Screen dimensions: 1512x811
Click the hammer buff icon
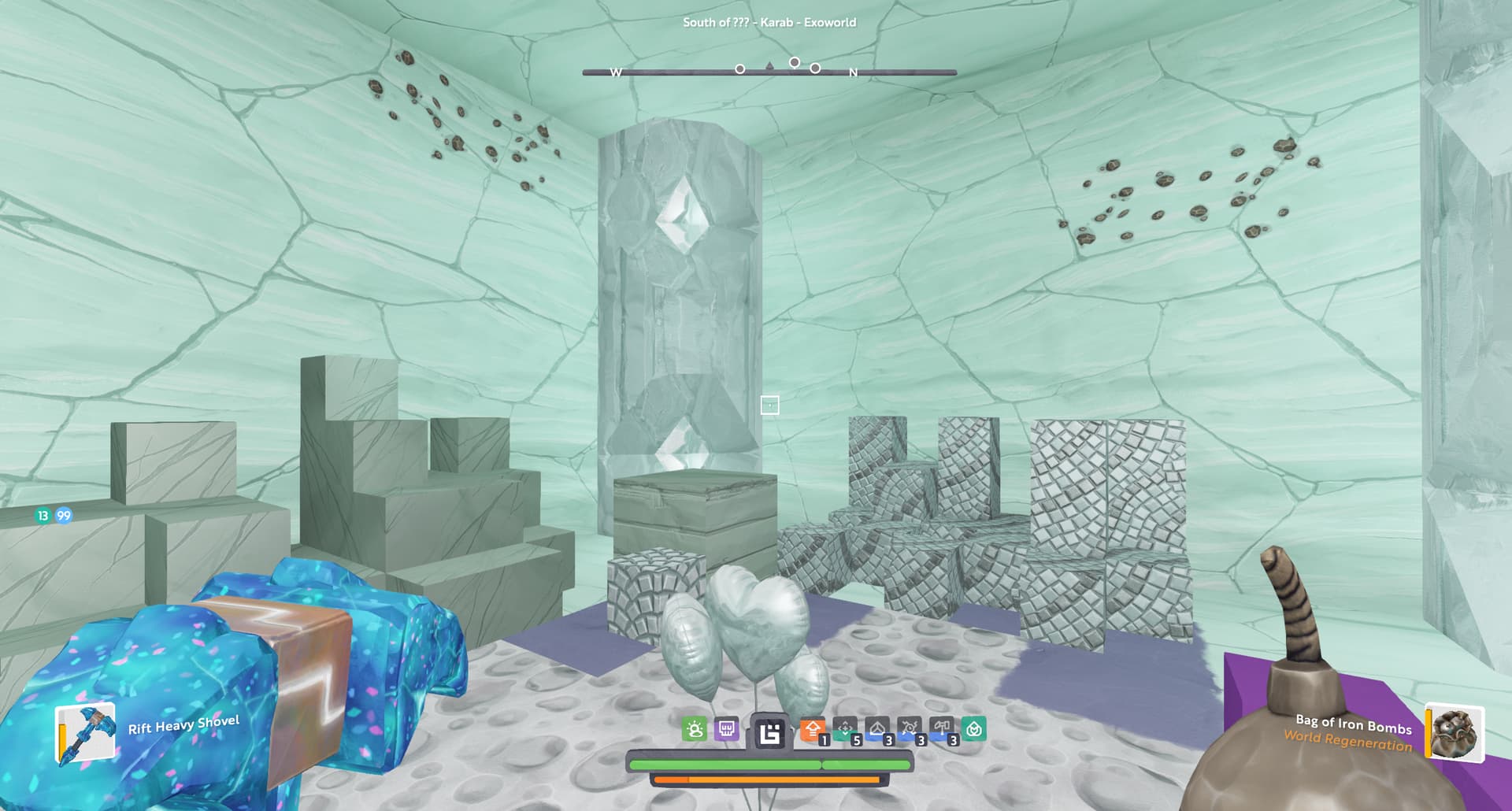click(942, 729)
